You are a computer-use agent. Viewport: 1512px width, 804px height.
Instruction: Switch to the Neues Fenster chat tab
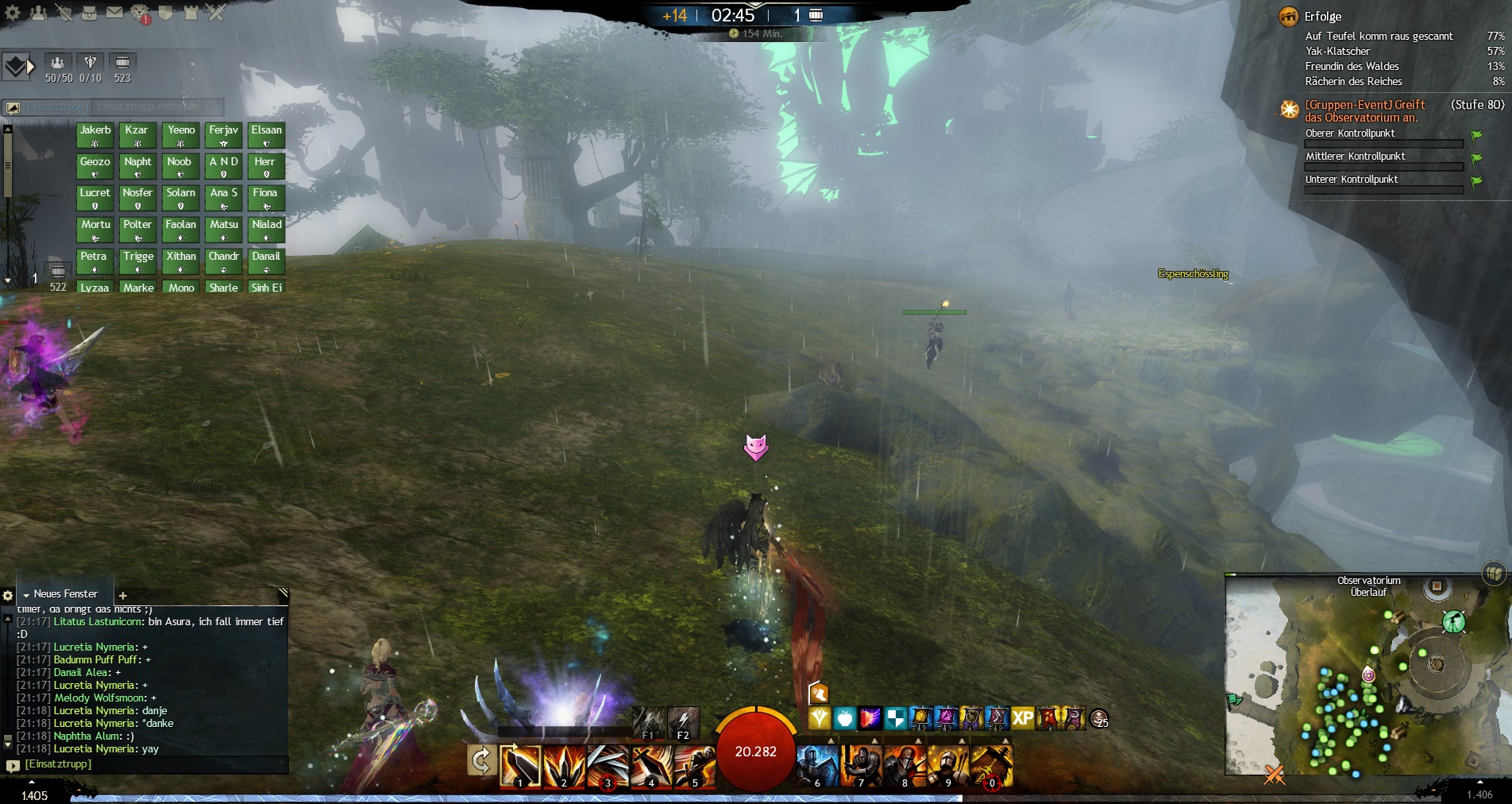click(65, 593)
